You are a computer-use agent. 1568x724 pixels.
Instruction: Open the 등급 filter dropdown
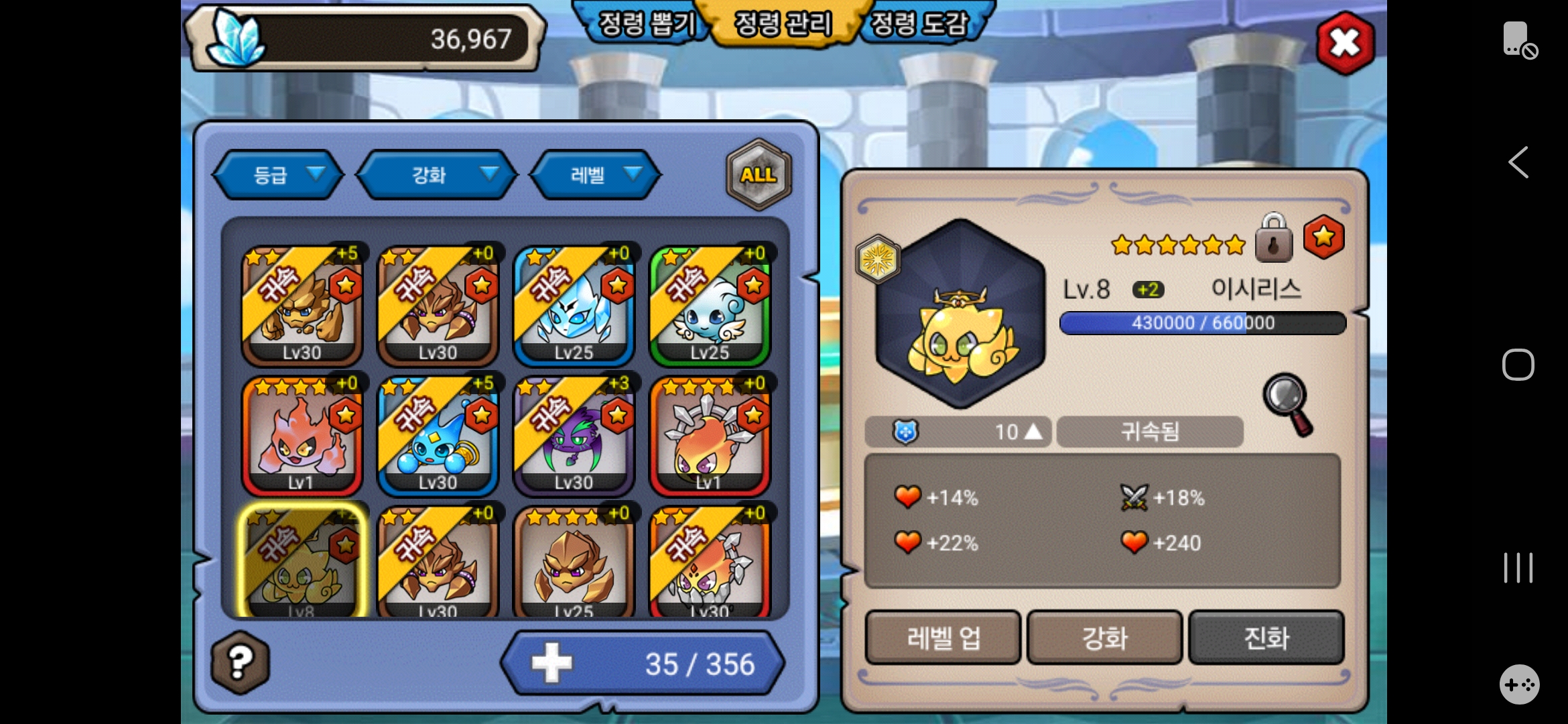[x=278, y=175]
